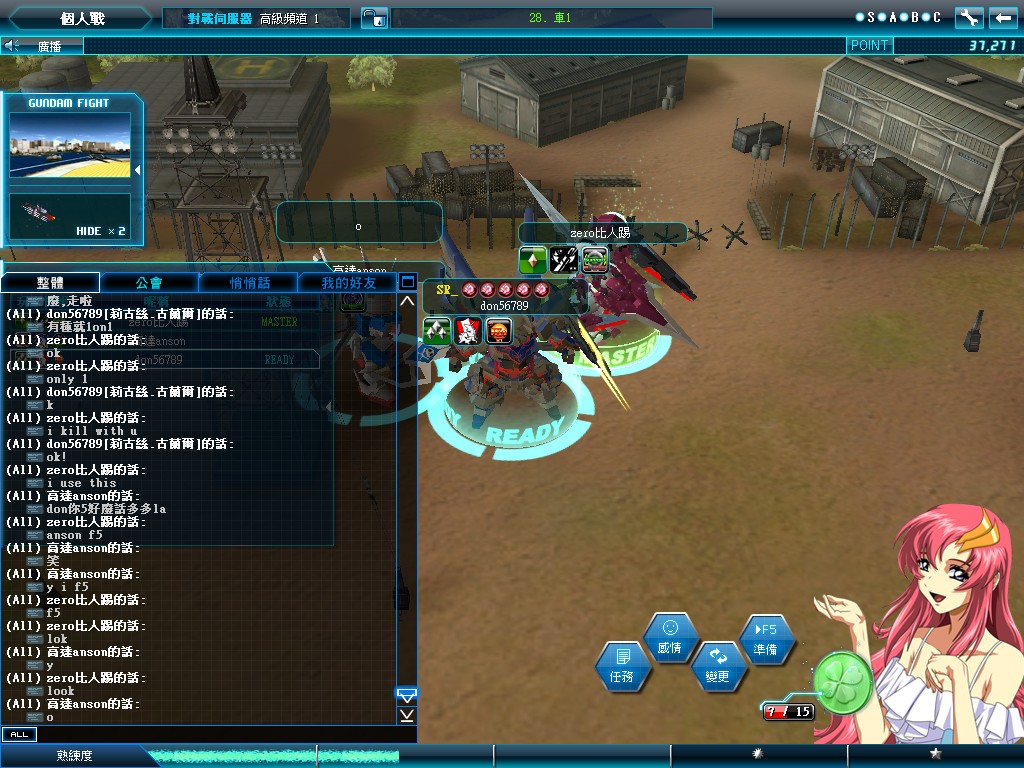The width and height of the screenshot is (1024, 768).
Task: Open the 任務 mission button
Action: (621, 667)
